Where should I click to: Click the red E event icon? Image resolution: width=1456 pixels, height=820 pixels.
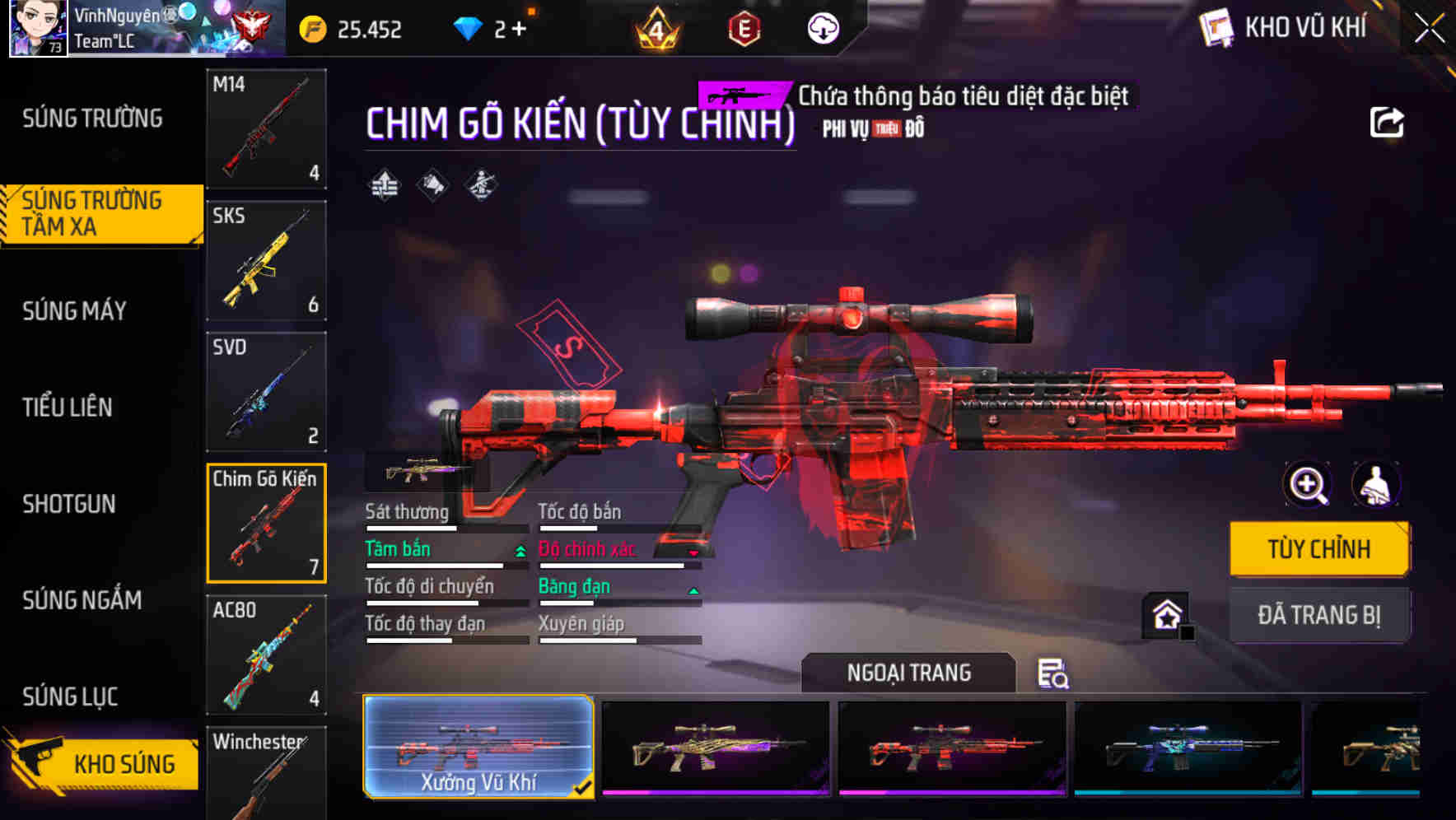click(743, 29)
